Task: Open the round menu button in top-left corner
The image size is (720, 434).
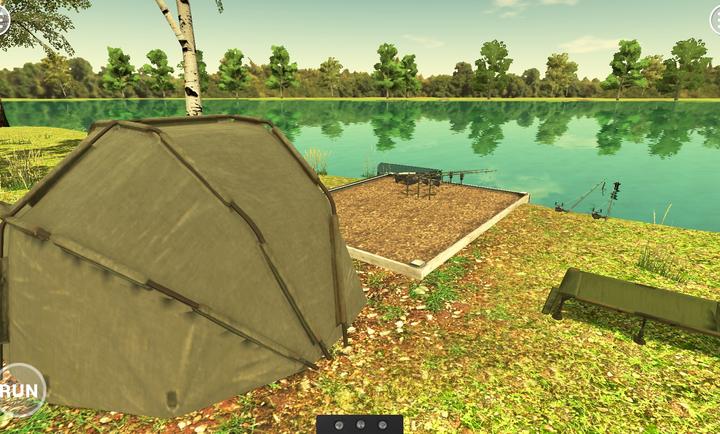Action: click(x=3, y=17)
